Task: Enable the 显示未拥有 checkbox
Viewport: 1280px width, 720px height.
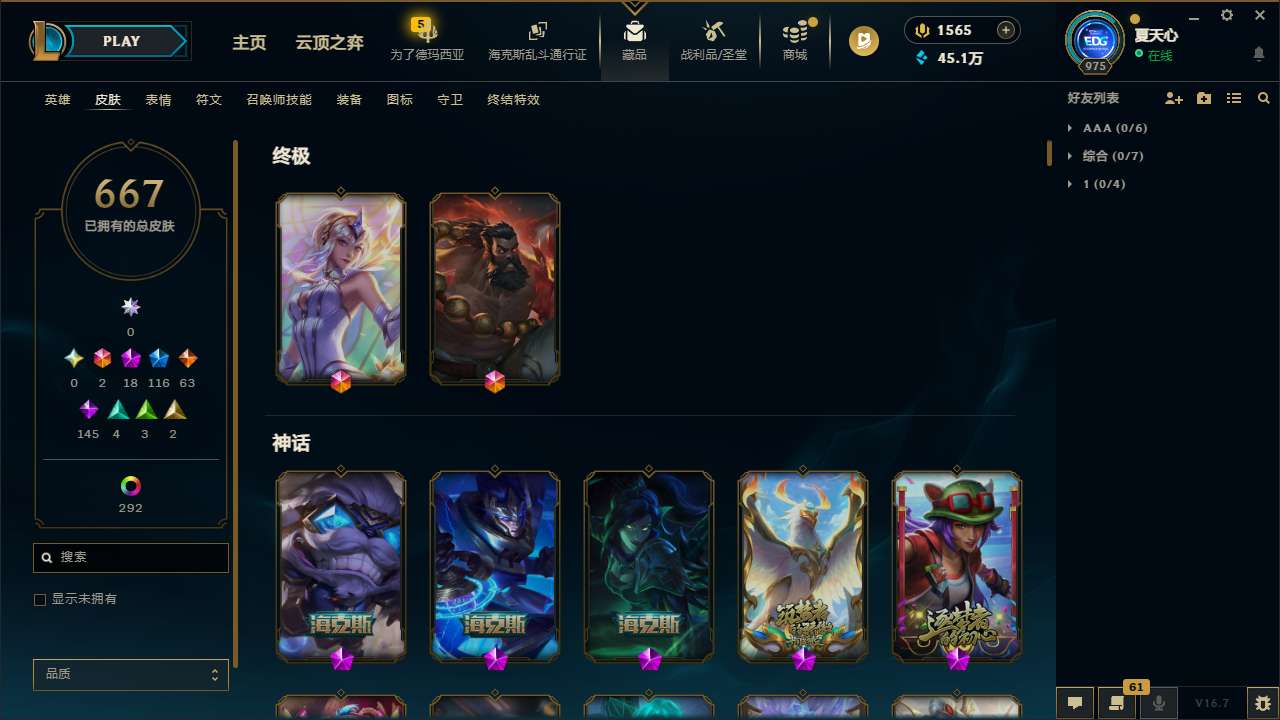Action: click(x=40, y=599)
